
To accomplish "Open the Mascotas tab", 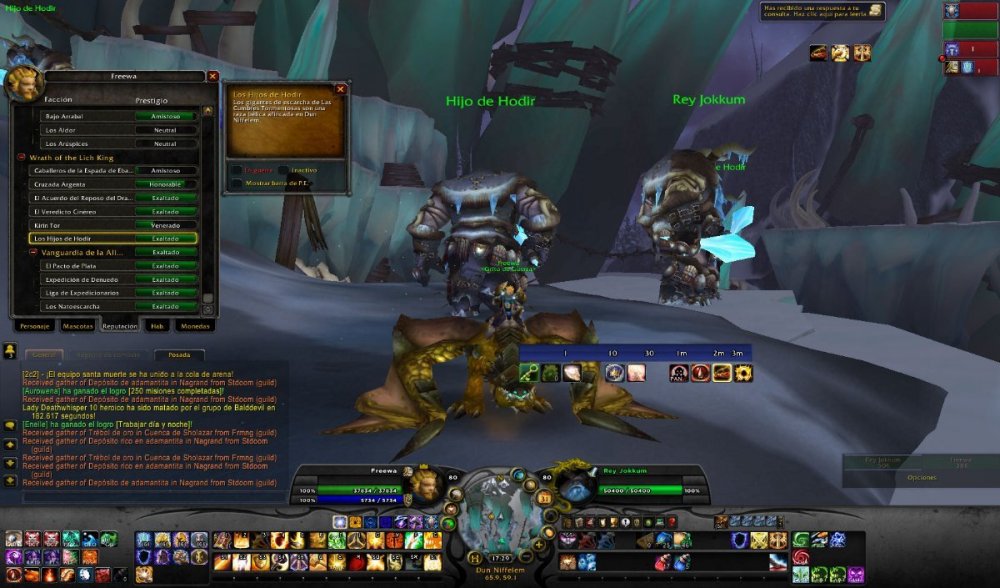I will pos(78,326).
